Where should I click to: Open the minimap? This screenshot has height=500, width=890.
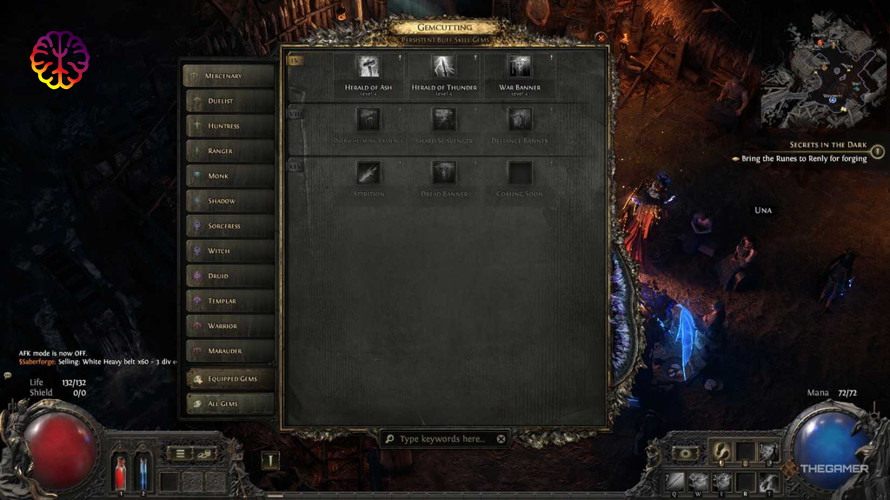click(822, 72)
